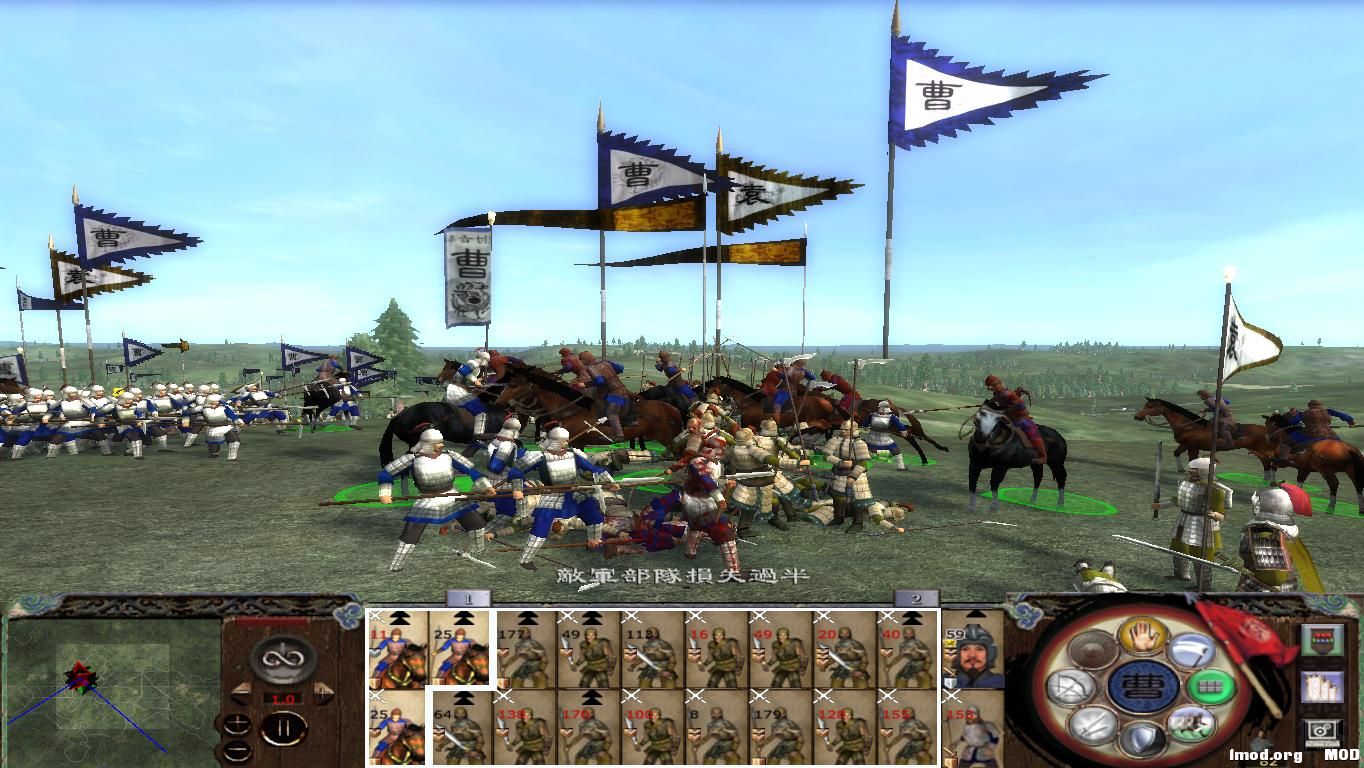Toggle pause with the II button
Image resolution: width=1364 pixels, height=768 pixels.
coord(284,728)
